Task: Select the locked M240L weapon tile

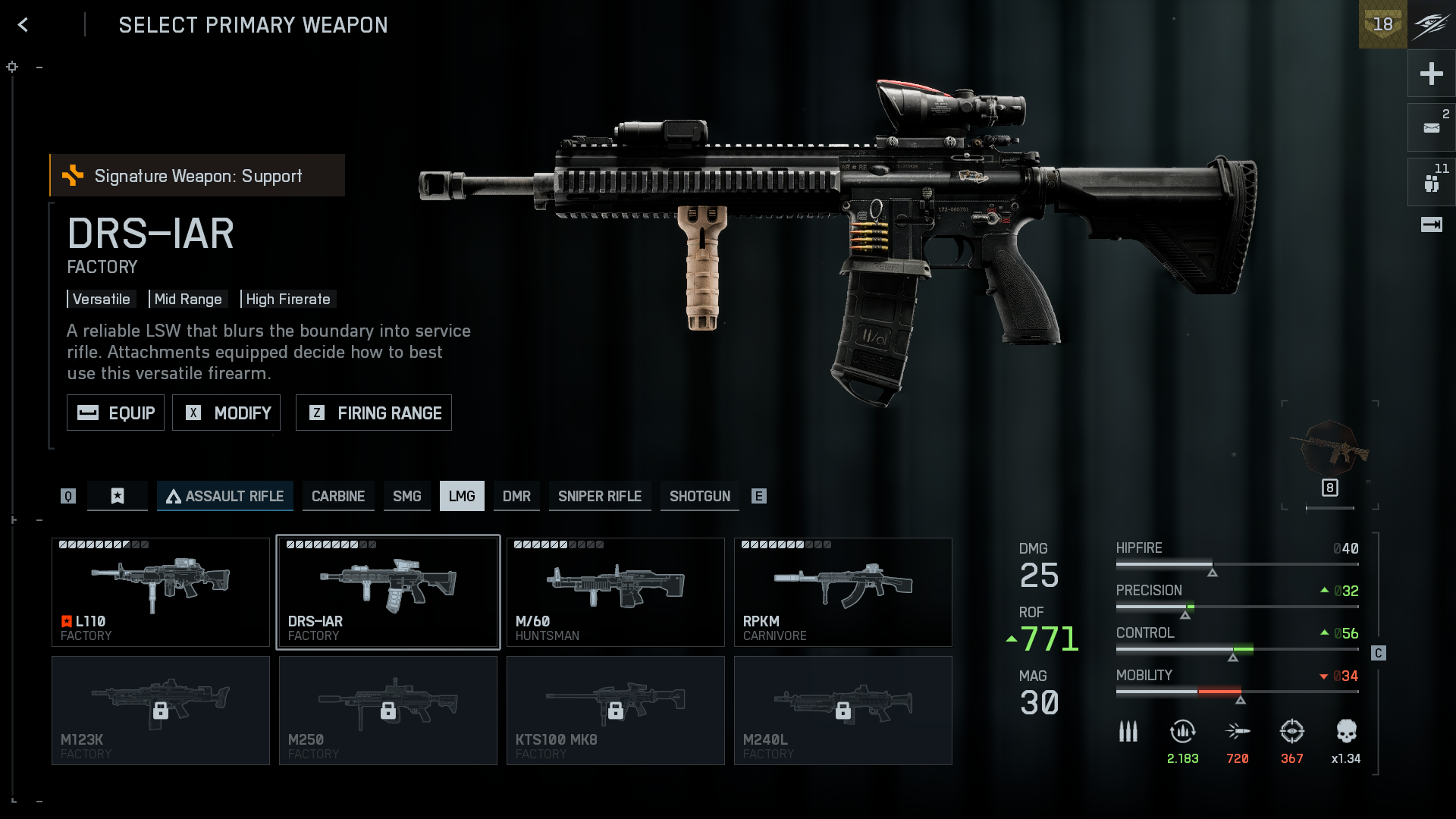Action: [x=843, y=711]
